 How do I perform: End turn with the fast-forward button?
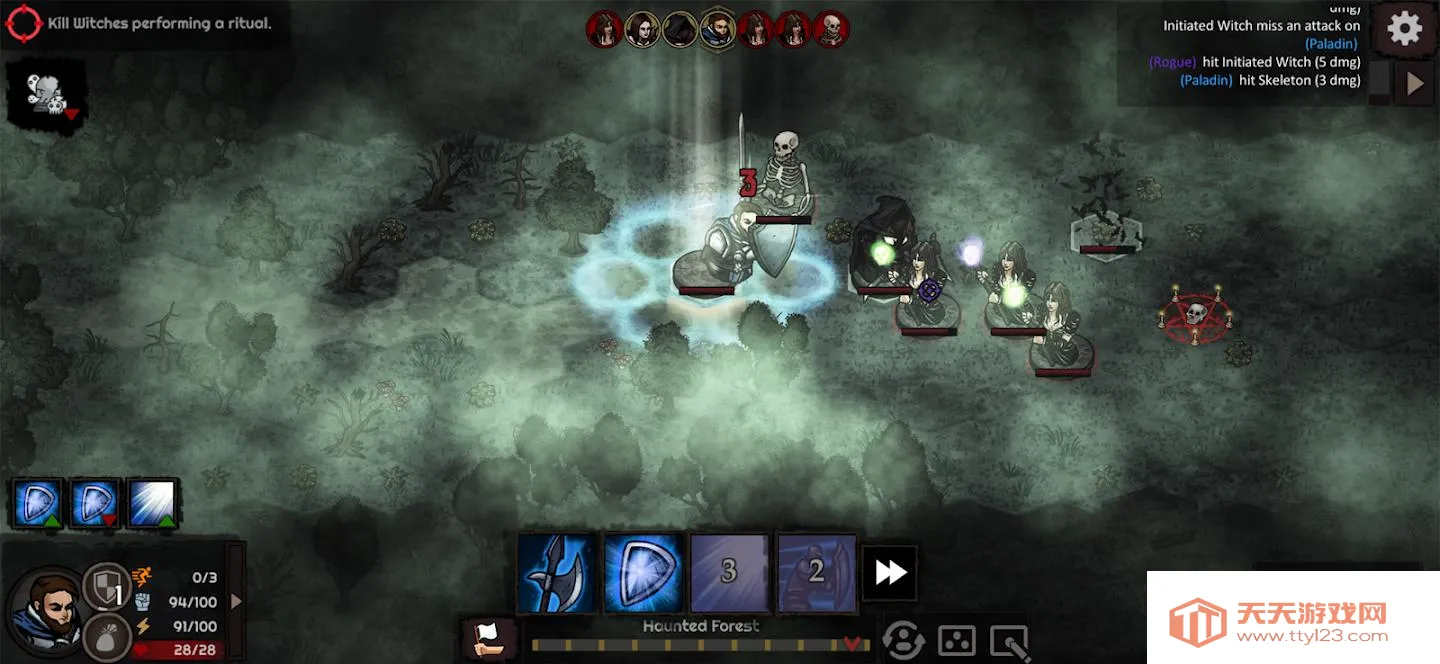pos(890,573)
